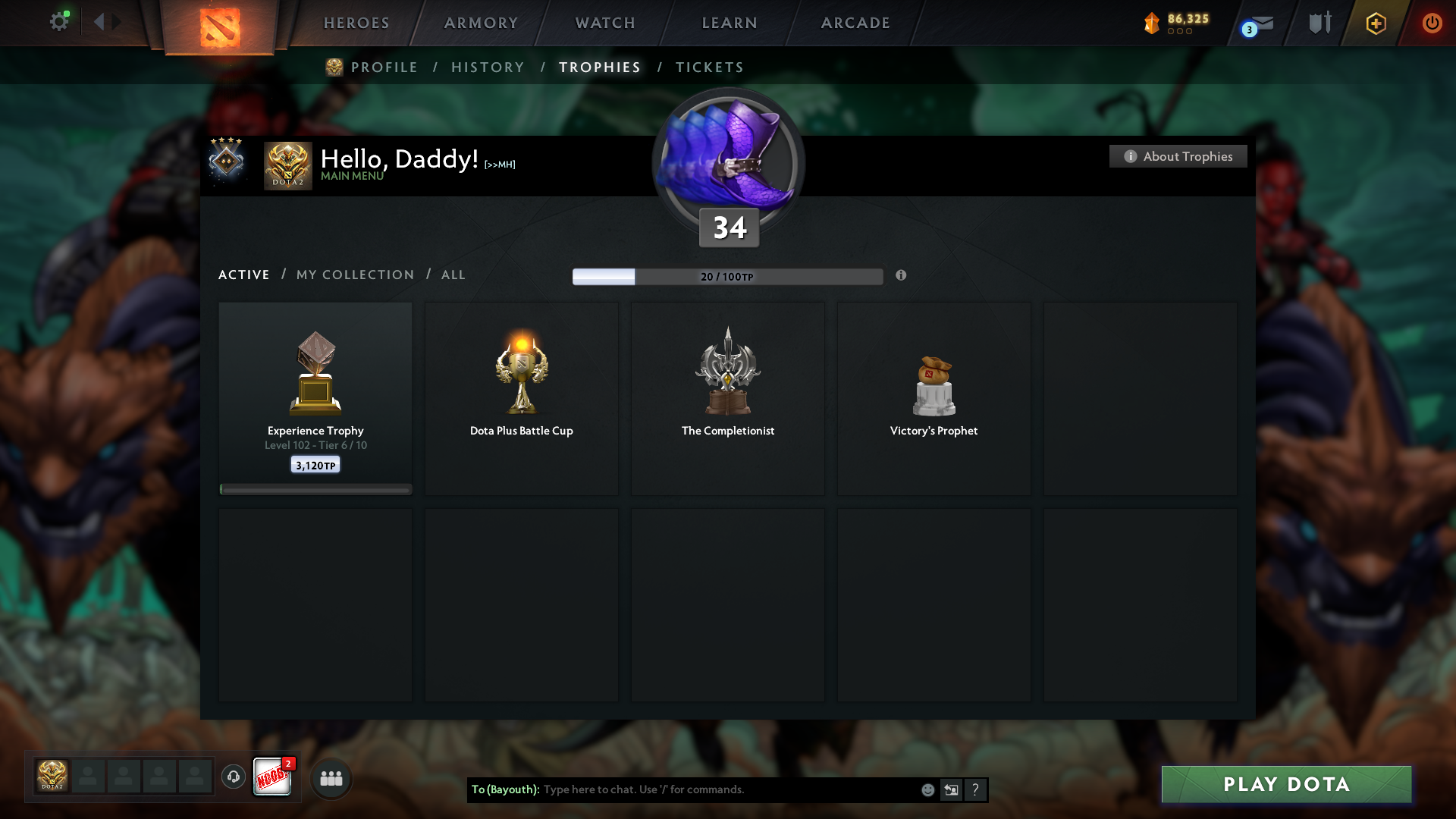Return home via the Dota 2 logo

click(x=220, y=27)
